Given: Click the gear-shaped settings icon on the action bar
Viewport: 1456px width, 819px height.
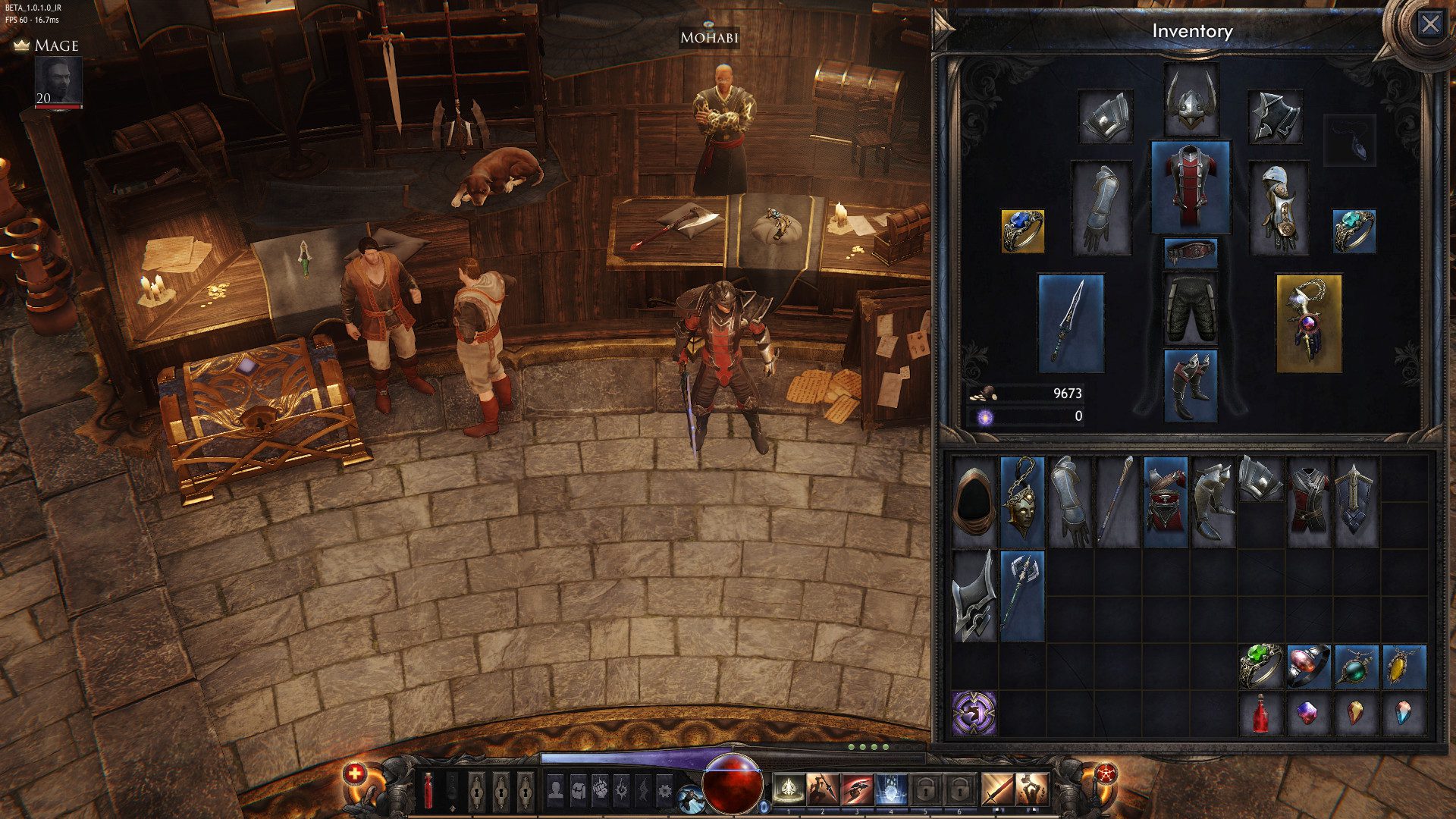Looking at the screenshot, I should (x=667, y=787).
